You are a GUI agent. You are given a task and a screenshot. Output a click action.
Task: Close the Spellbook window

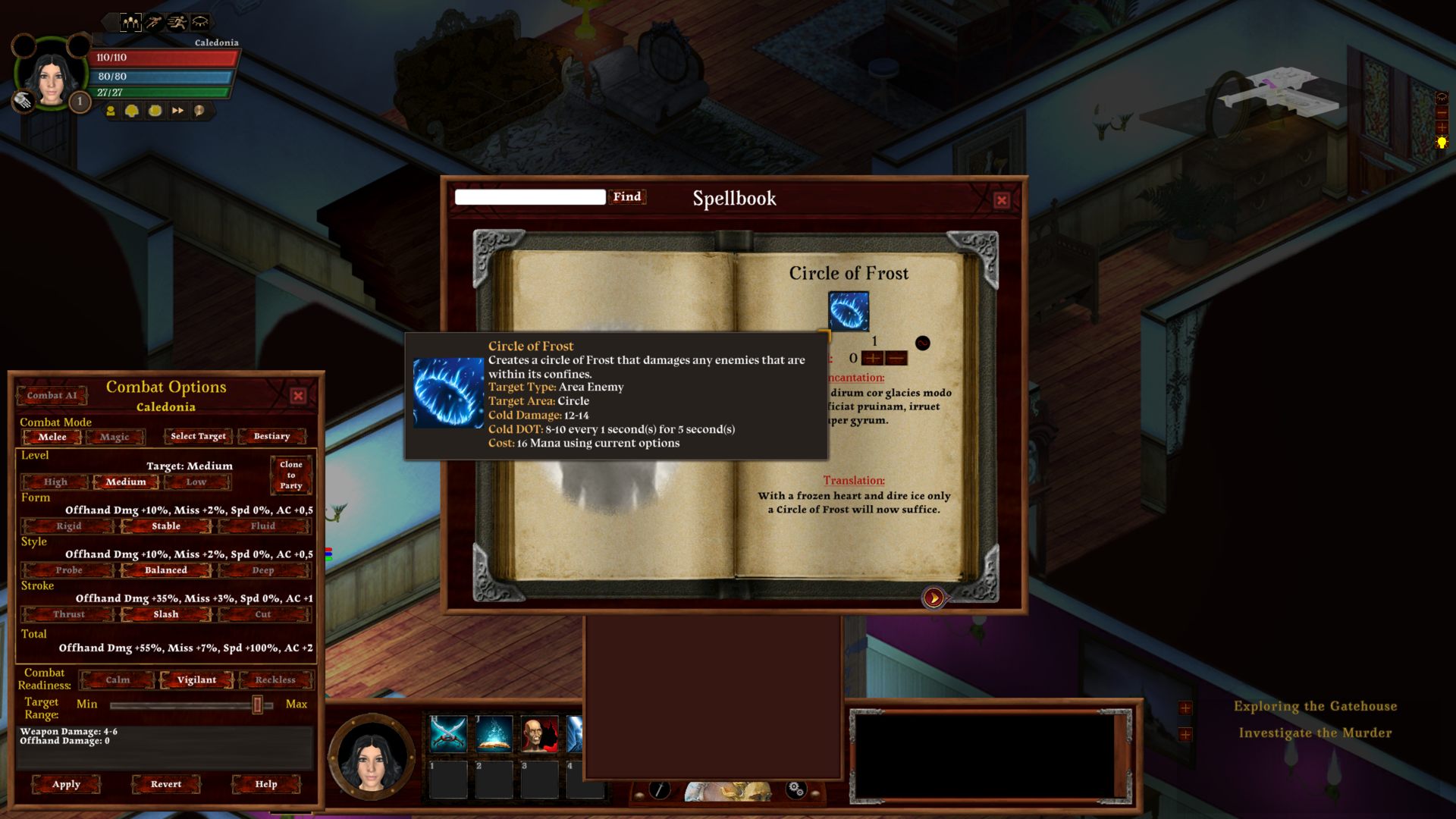click(x=1002, y=200)
